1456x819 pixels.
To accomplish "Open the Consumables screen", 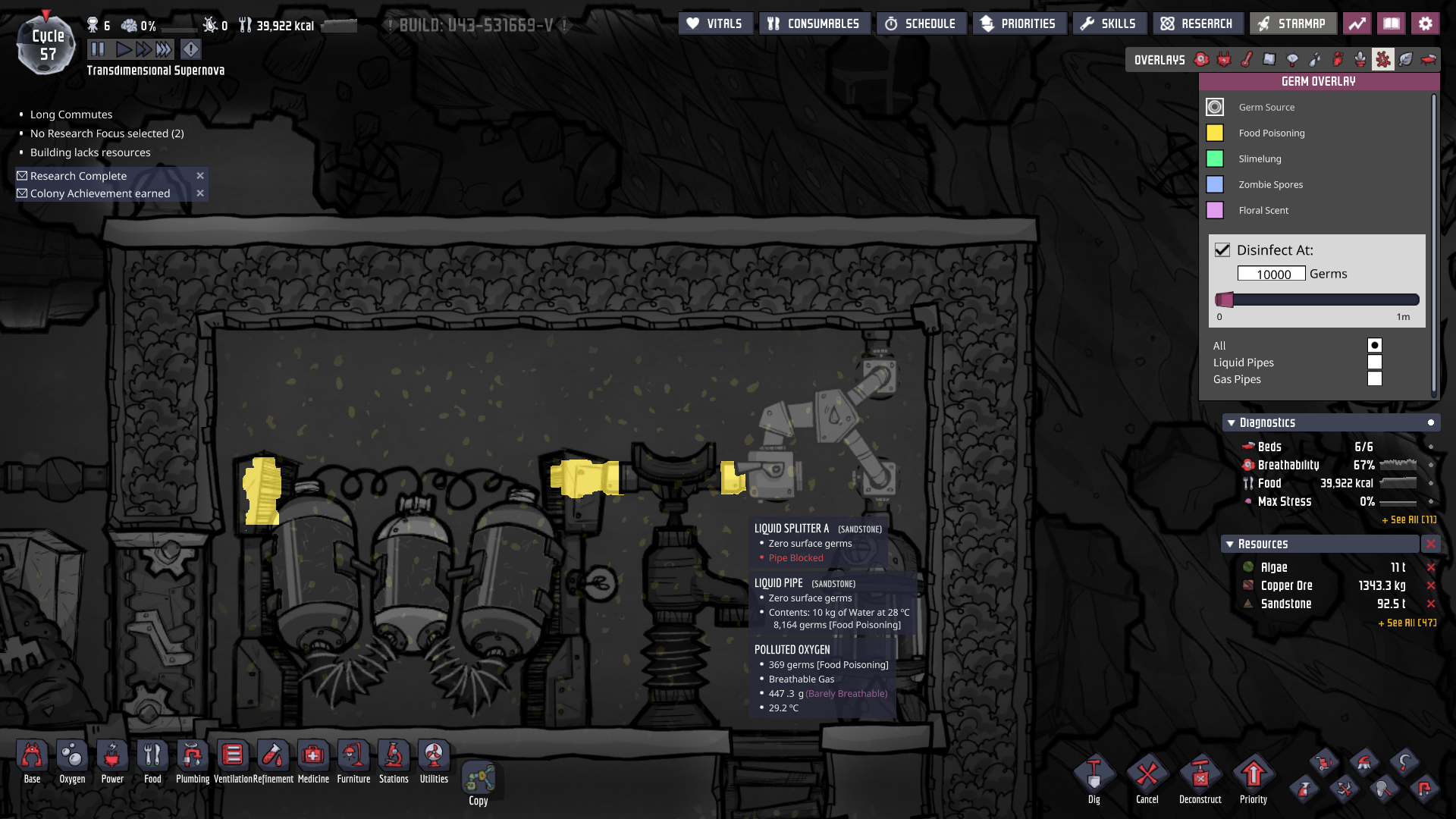I will [814, 24].
